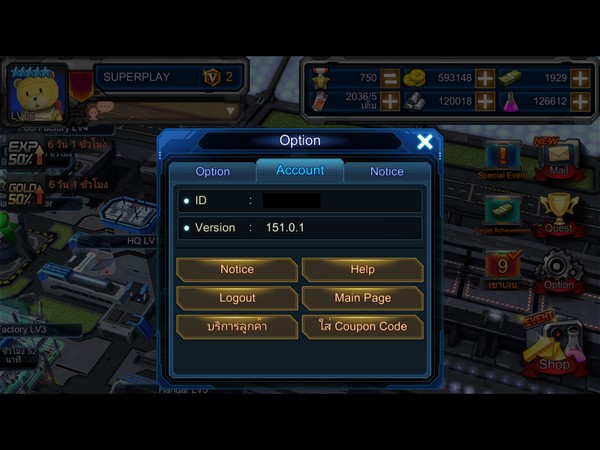Open the bear player avatar profile
Screen dimensions: 600x450
tap(36, 93)
